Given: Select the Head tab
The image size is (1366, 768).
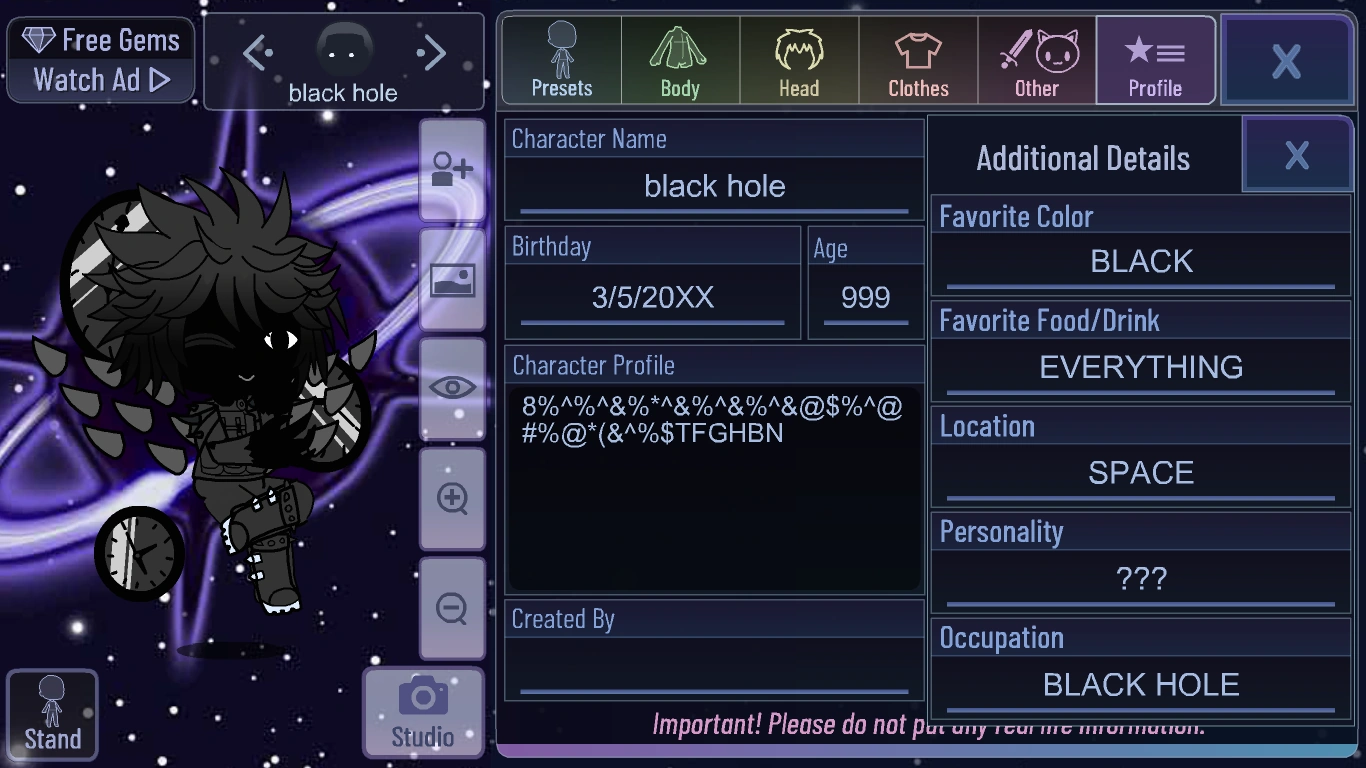Looking at the screenshot, I should pos(798,60).
